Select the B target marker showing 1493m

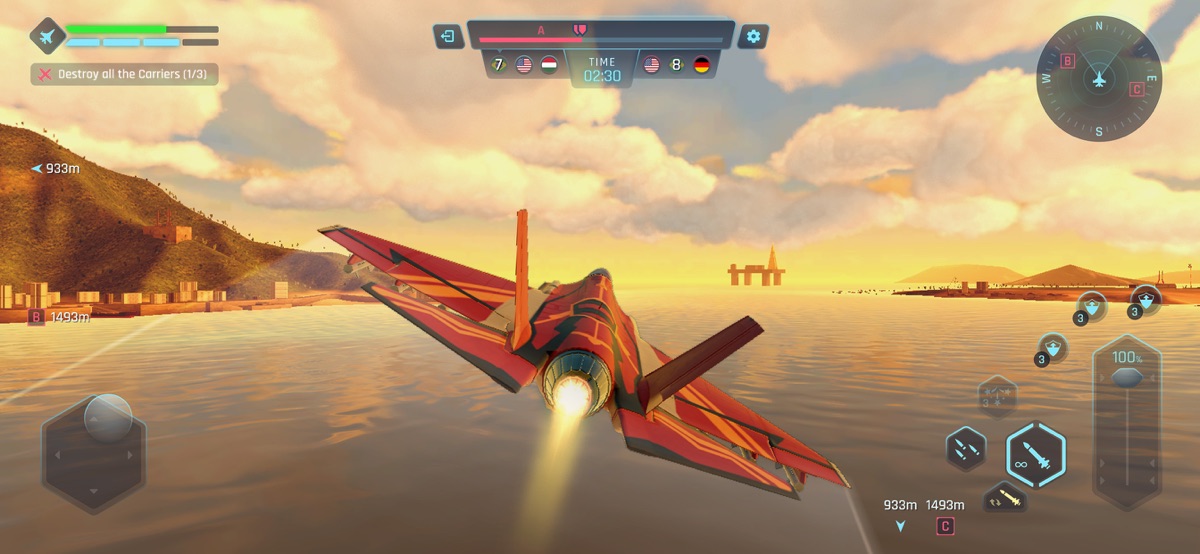[37, 317]
